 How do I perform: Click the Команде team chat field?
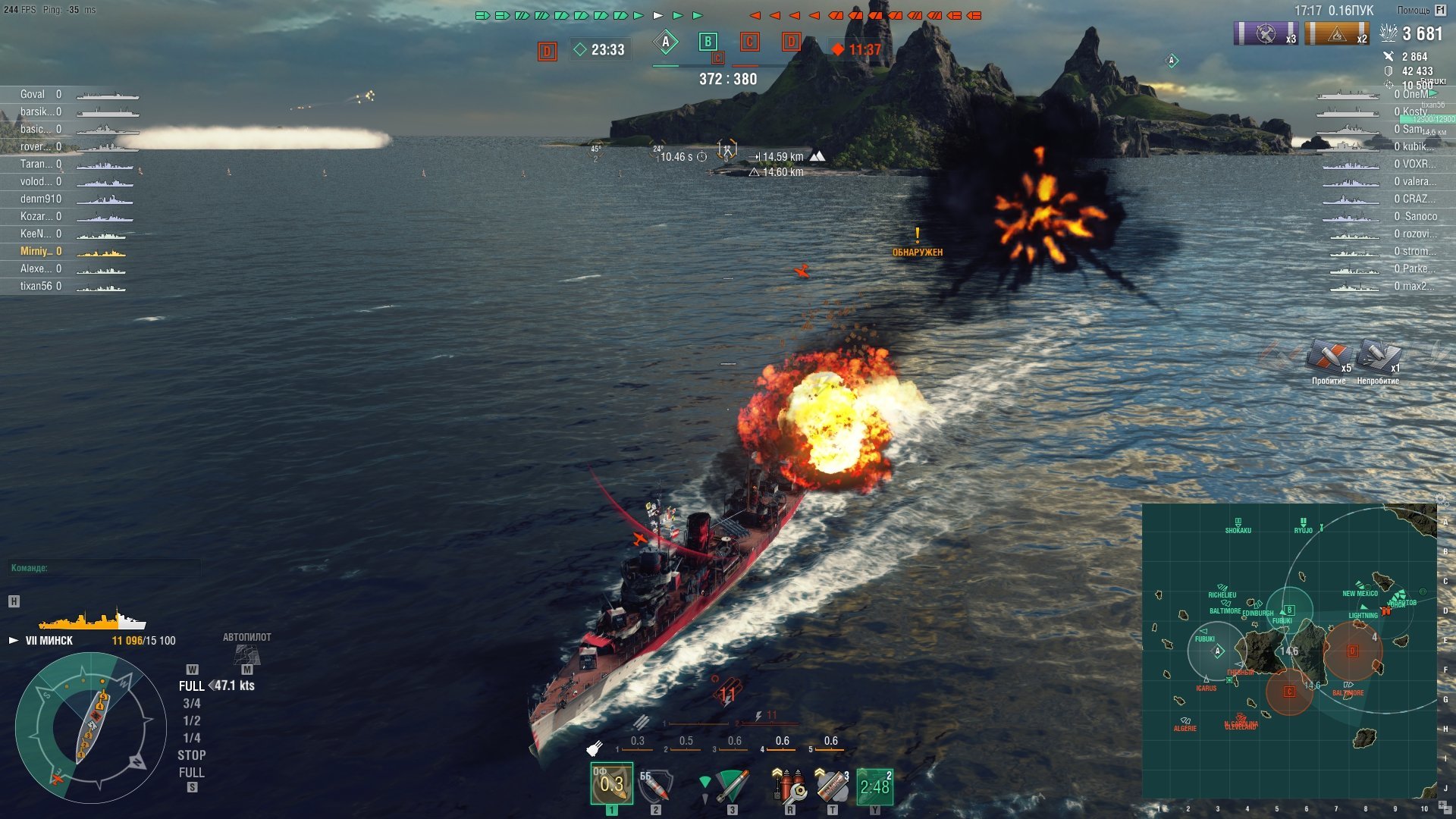pos(105,568)
